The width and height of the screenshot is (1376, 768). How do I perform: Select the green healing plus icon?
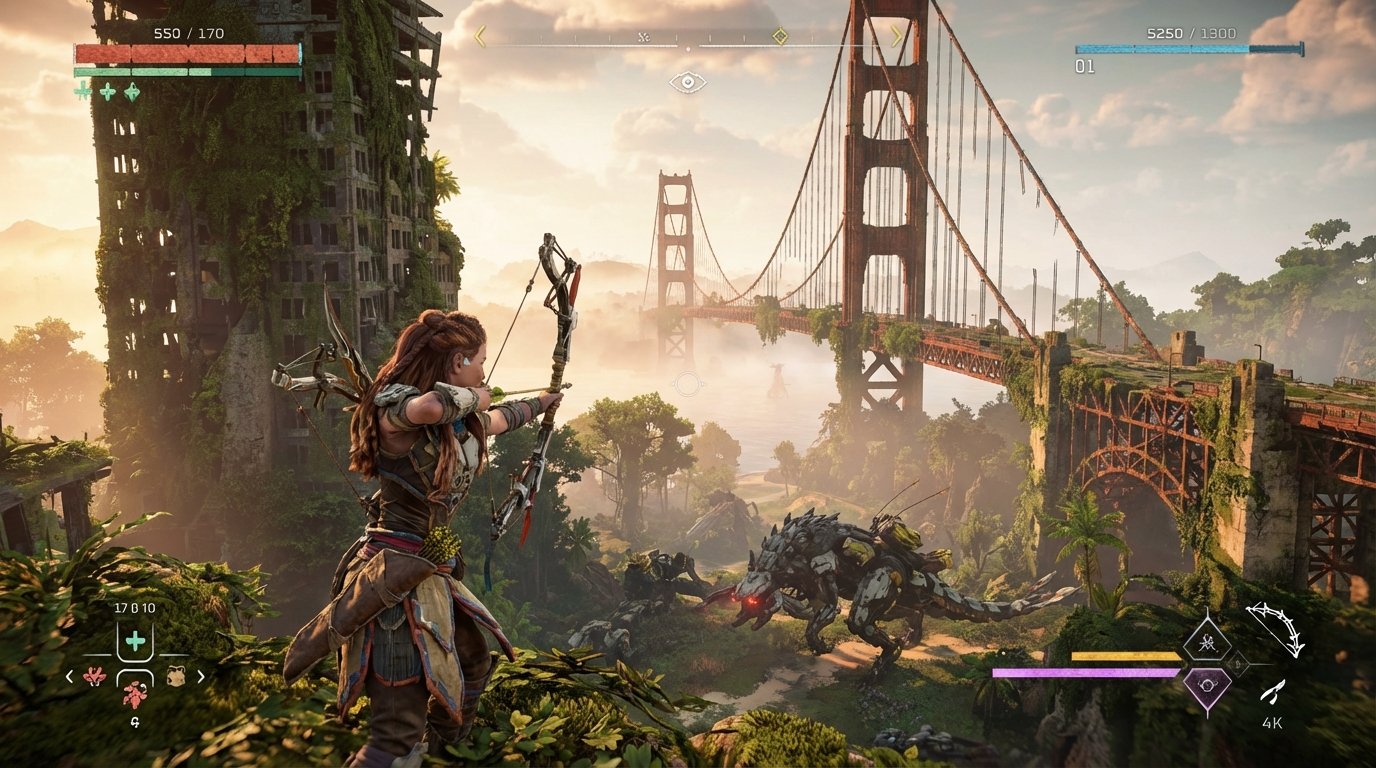tap(135, 640)
